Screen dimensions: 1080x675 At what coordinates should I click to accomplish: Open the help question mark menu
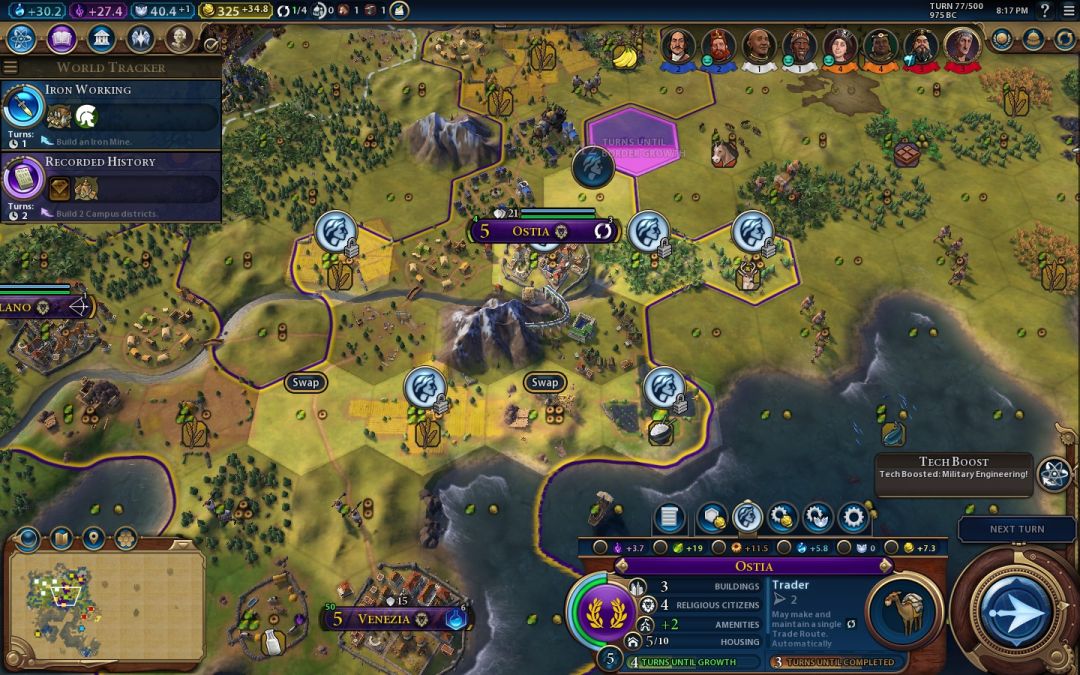coord(1045,11)
